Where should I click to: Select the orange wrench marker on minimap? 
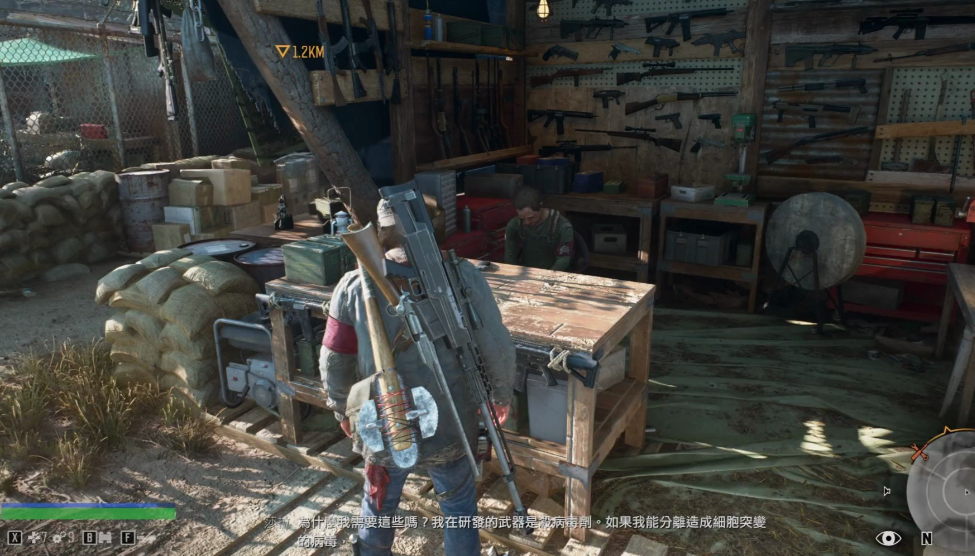point(919,454)
